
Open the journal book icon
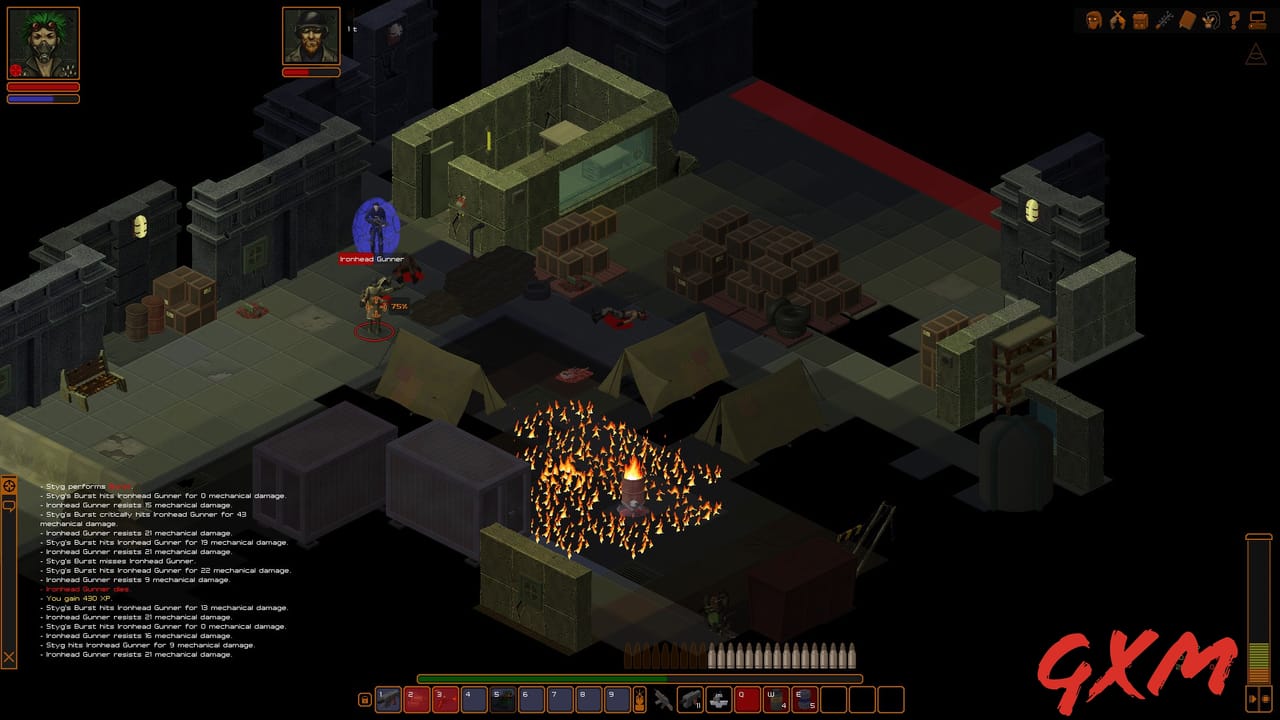(x=1186, y=20)
